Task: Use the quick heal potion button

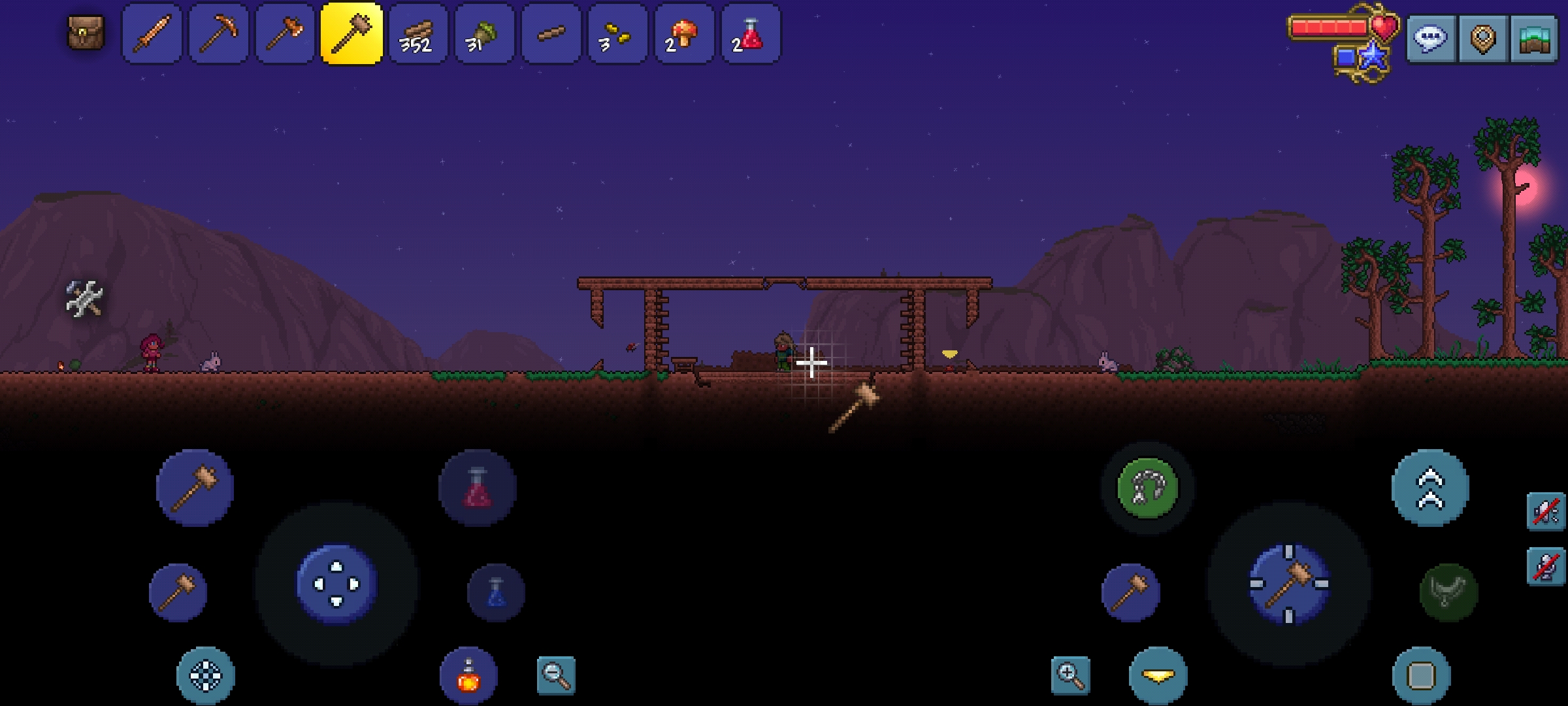Action: click(478, 488)
